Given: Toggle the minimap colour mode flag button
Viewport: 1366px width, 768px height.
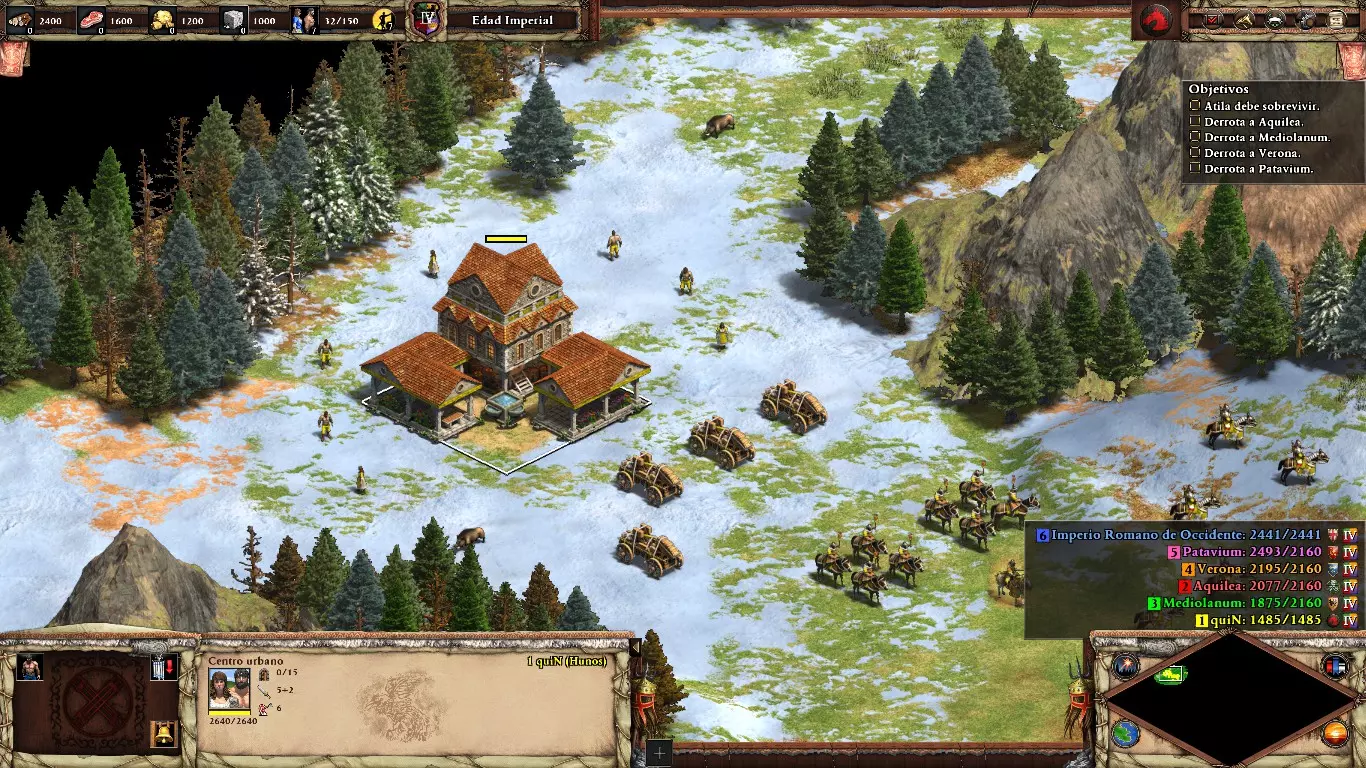Looking at the screenshot, I should [1335, 665].
